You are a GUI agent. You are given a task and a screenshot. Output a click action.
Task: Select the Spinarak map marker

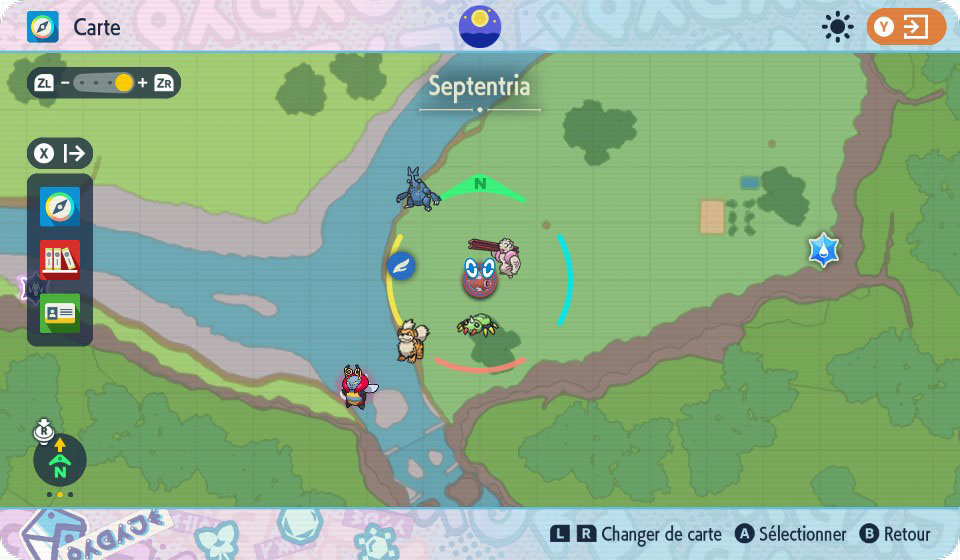(476, 325)
